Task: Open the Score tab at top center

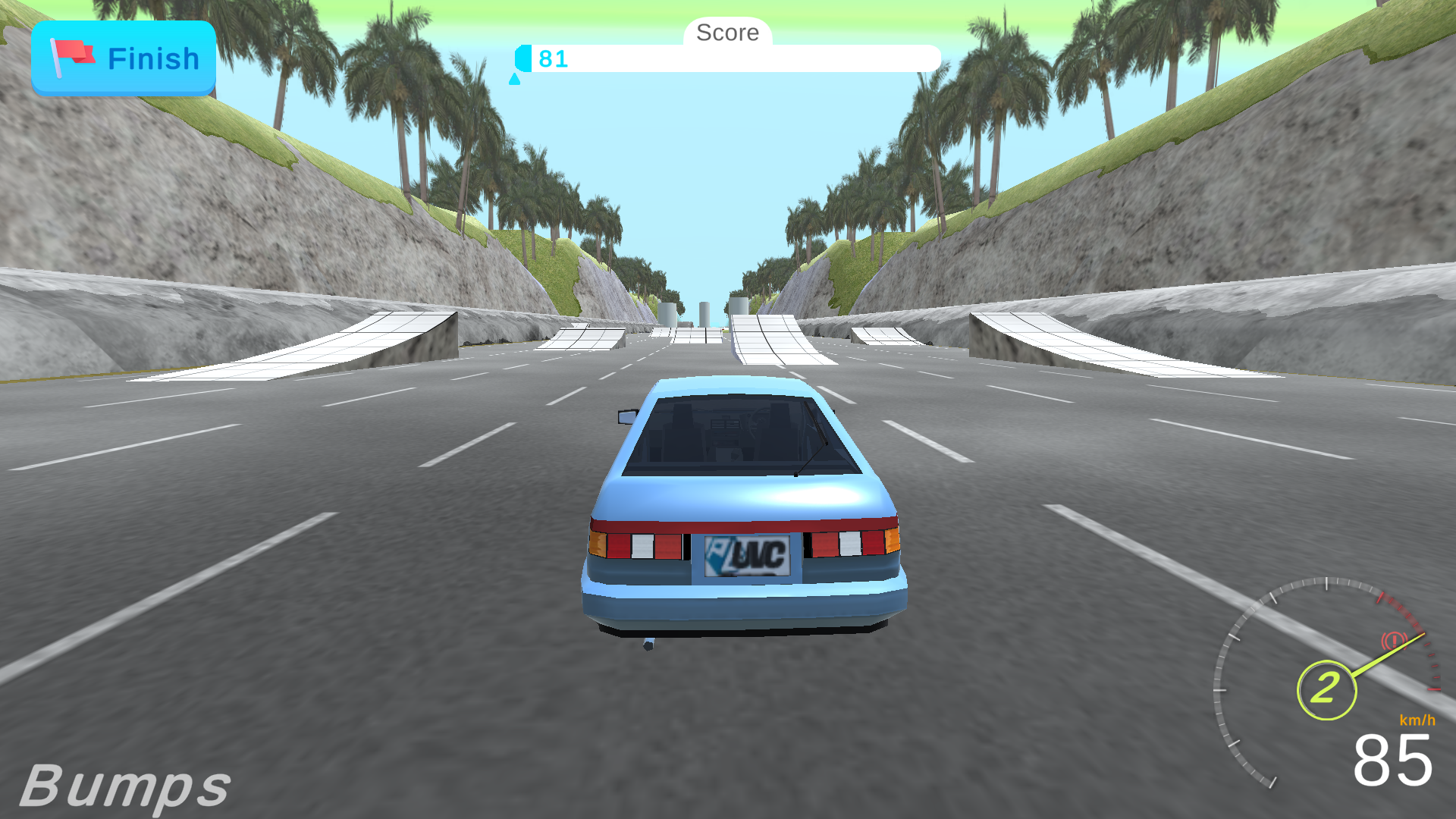Action: click(x=726, y=32)
